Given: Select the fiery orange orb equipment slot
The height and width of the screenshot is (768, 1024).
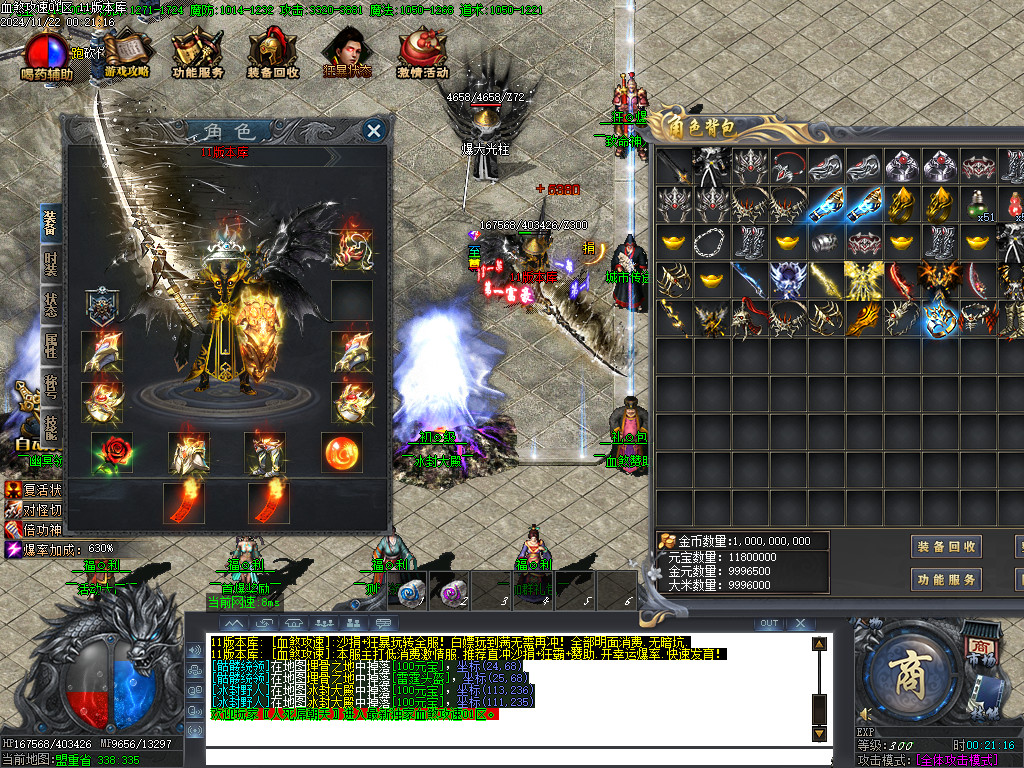Looking at the screenshot, I should 341,453.
